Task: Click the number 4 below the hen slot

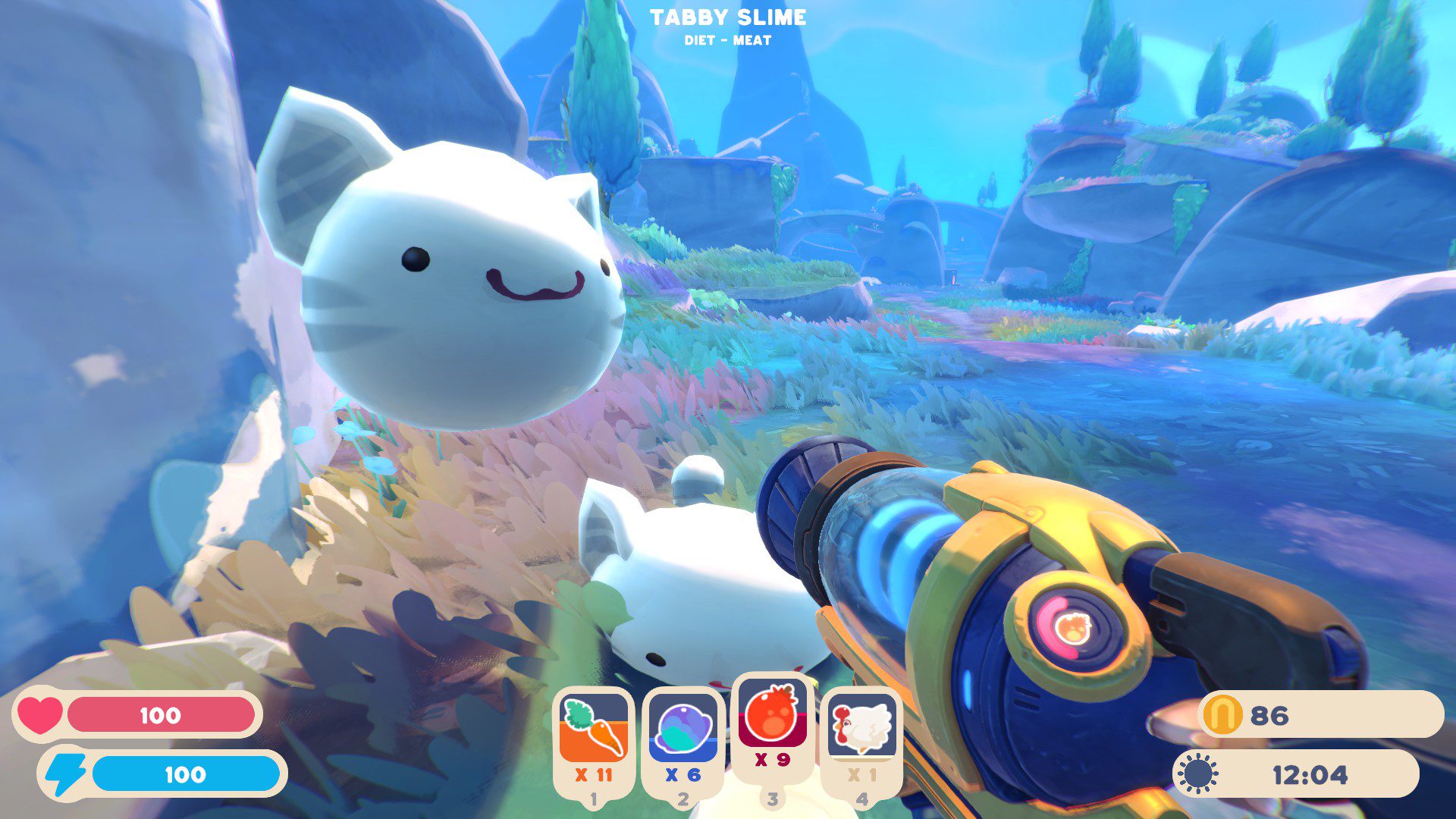Action: pos(864,798)
